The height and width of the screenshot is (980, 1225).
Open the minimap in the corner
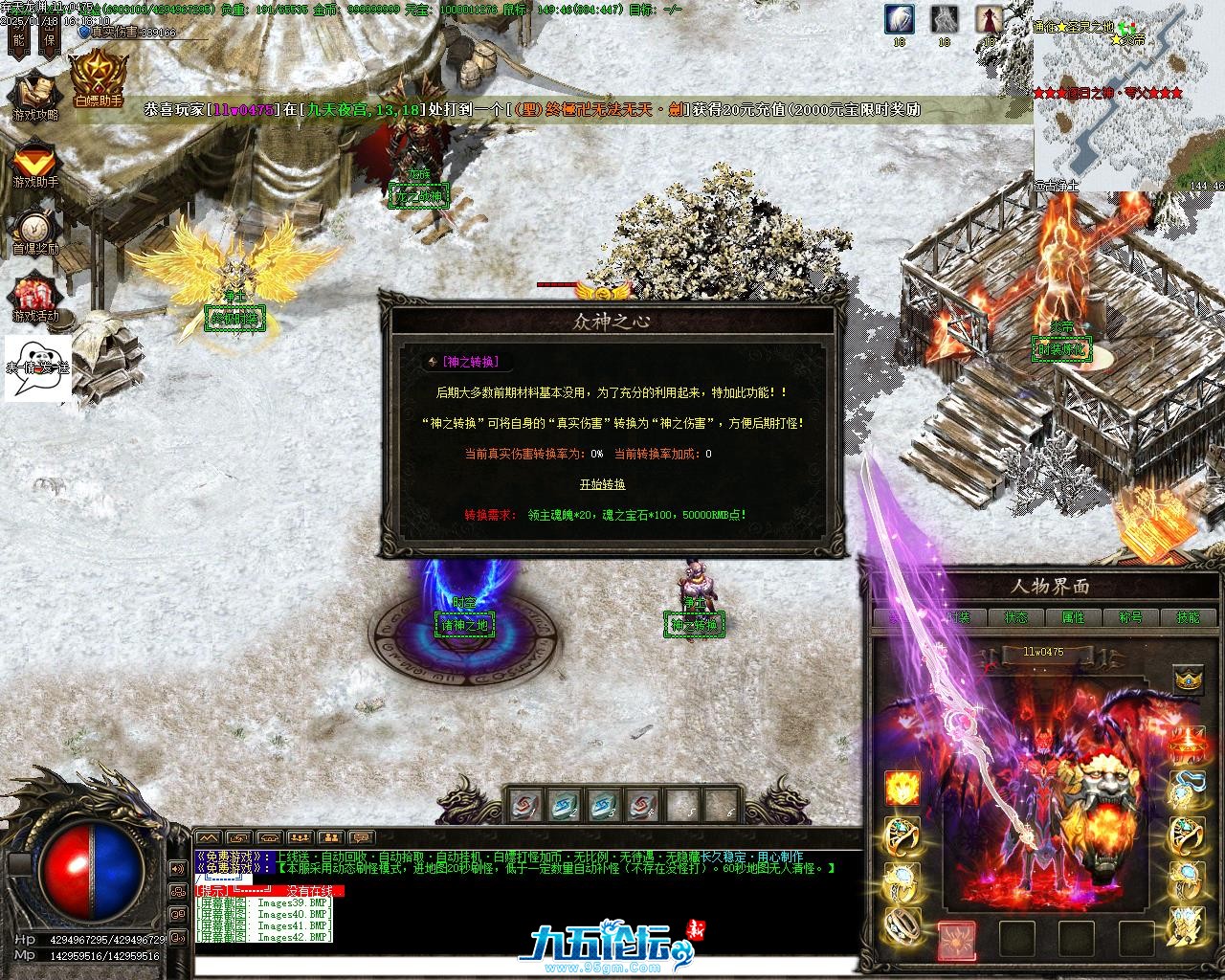(1129, 96)
